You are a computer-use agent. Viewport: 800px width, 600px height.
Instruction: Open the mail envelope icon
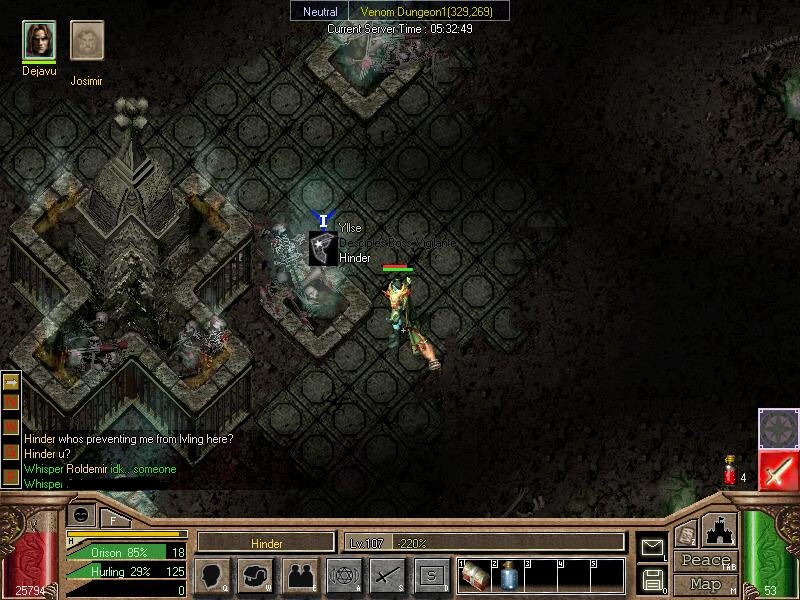[651, 546]
